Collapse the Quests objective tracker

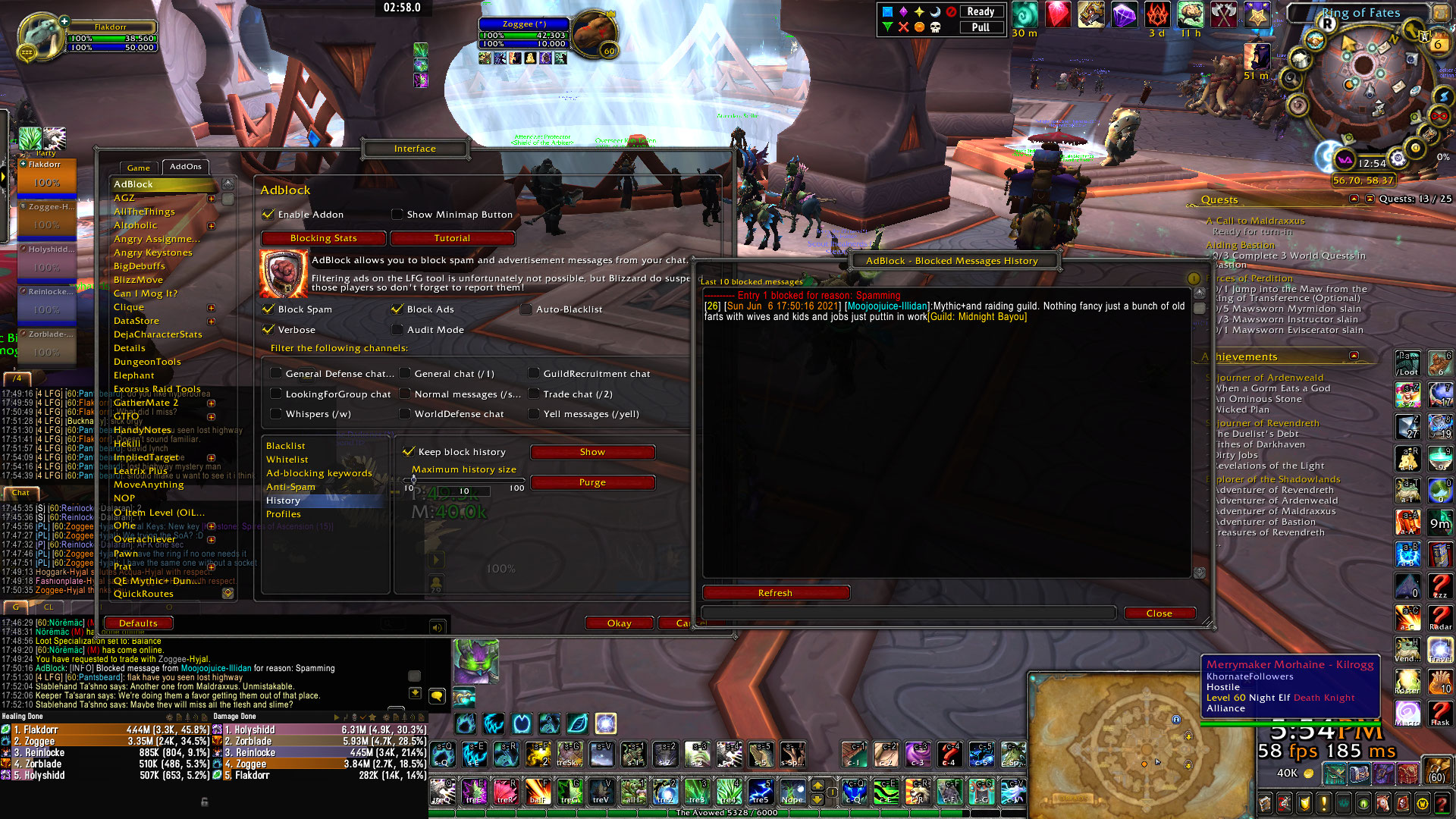(x=1355, y=199)
